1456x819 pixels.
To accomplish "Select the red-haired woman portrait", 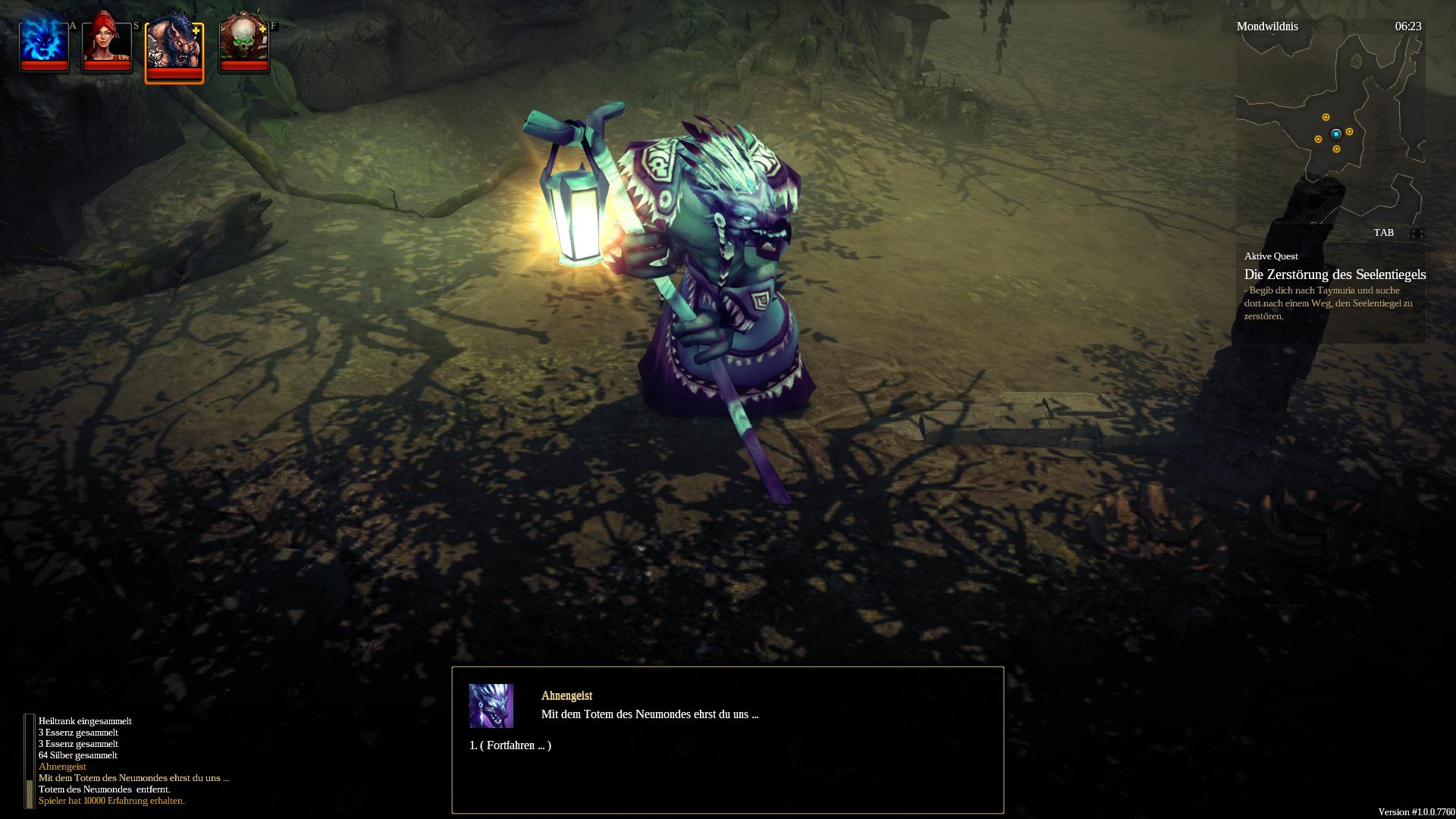I will 107,45.
